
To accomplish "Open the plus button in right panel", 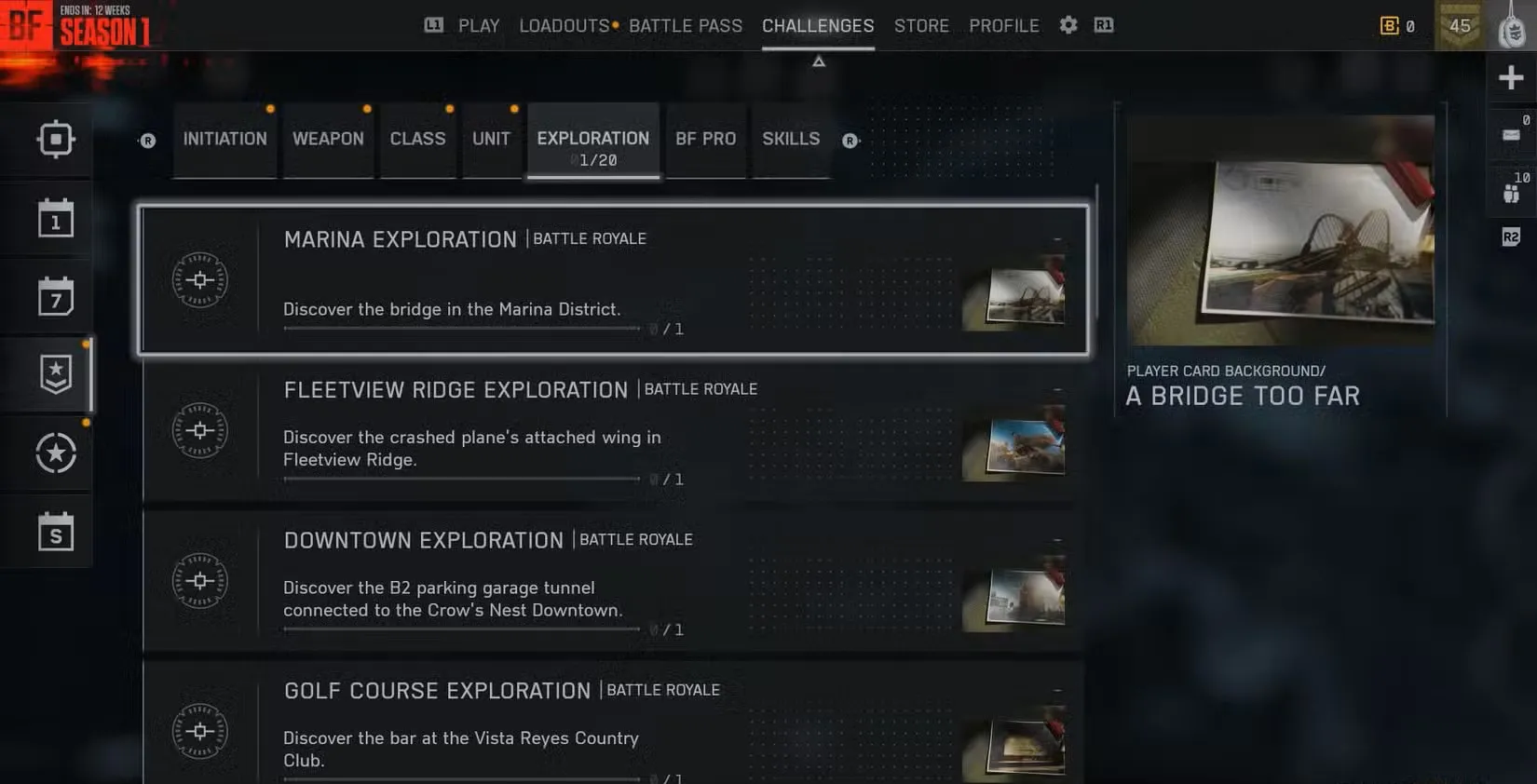I will click(x=1511, y=77).
